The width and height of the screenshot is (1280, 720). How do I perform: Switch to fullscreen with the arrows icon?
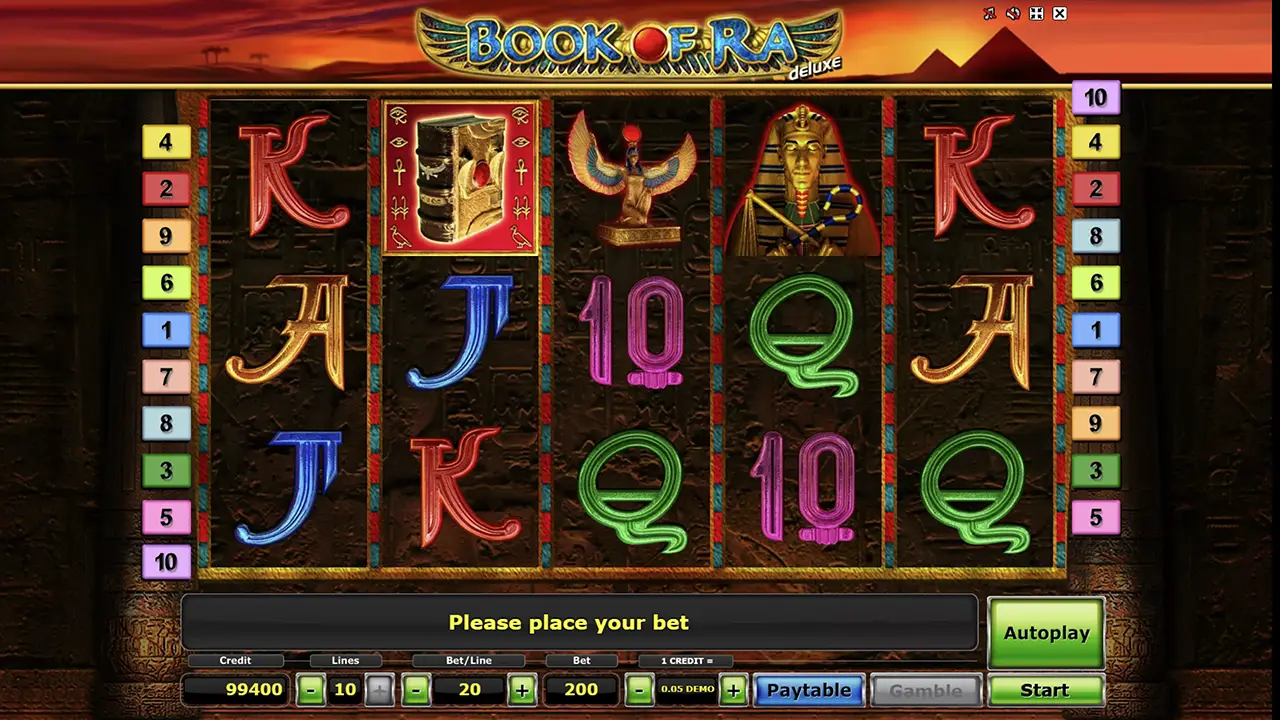click(x=1037, y=14)
